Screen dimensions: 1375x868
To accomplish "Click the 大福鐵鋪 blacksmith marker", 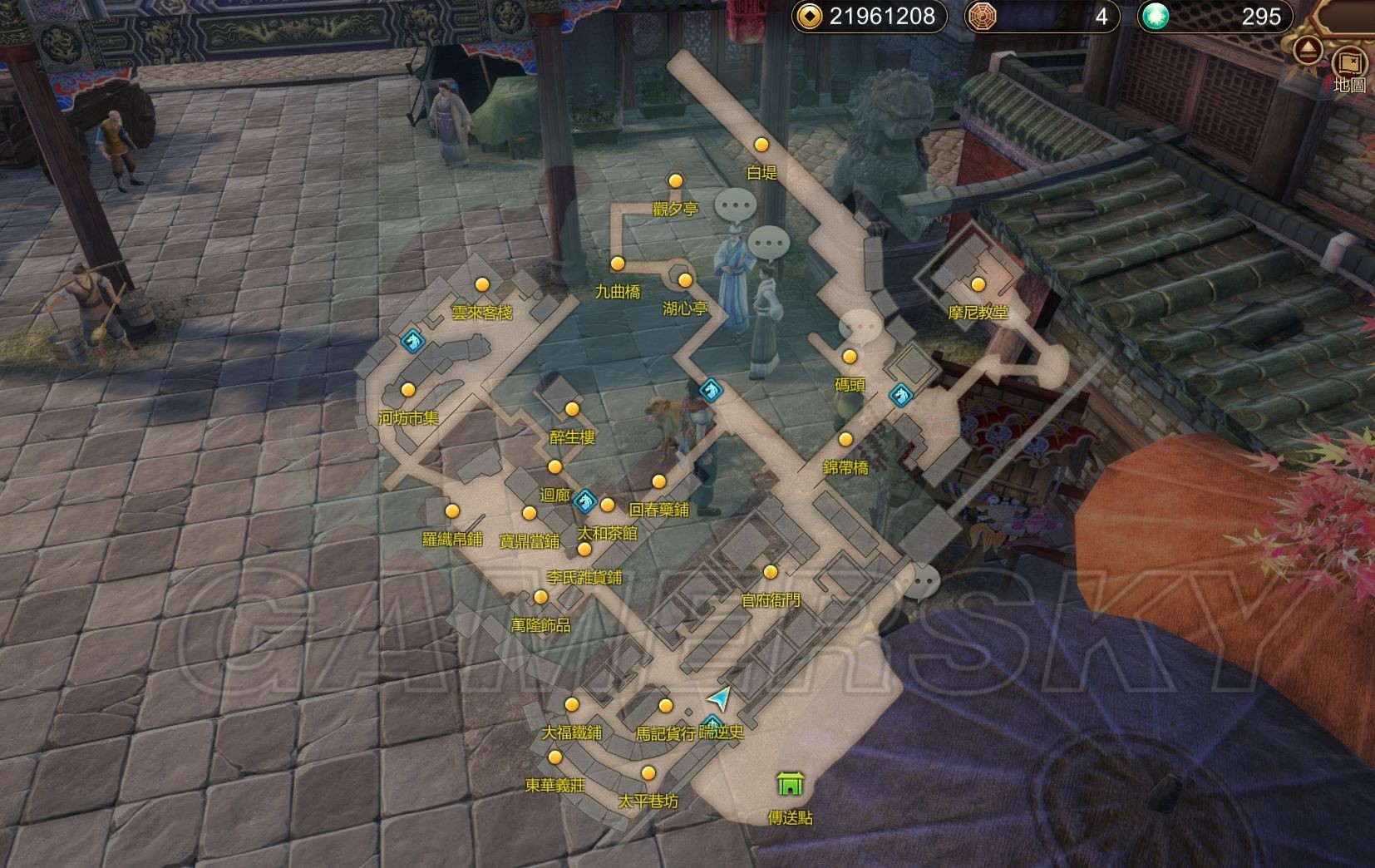I will [571, 705].
